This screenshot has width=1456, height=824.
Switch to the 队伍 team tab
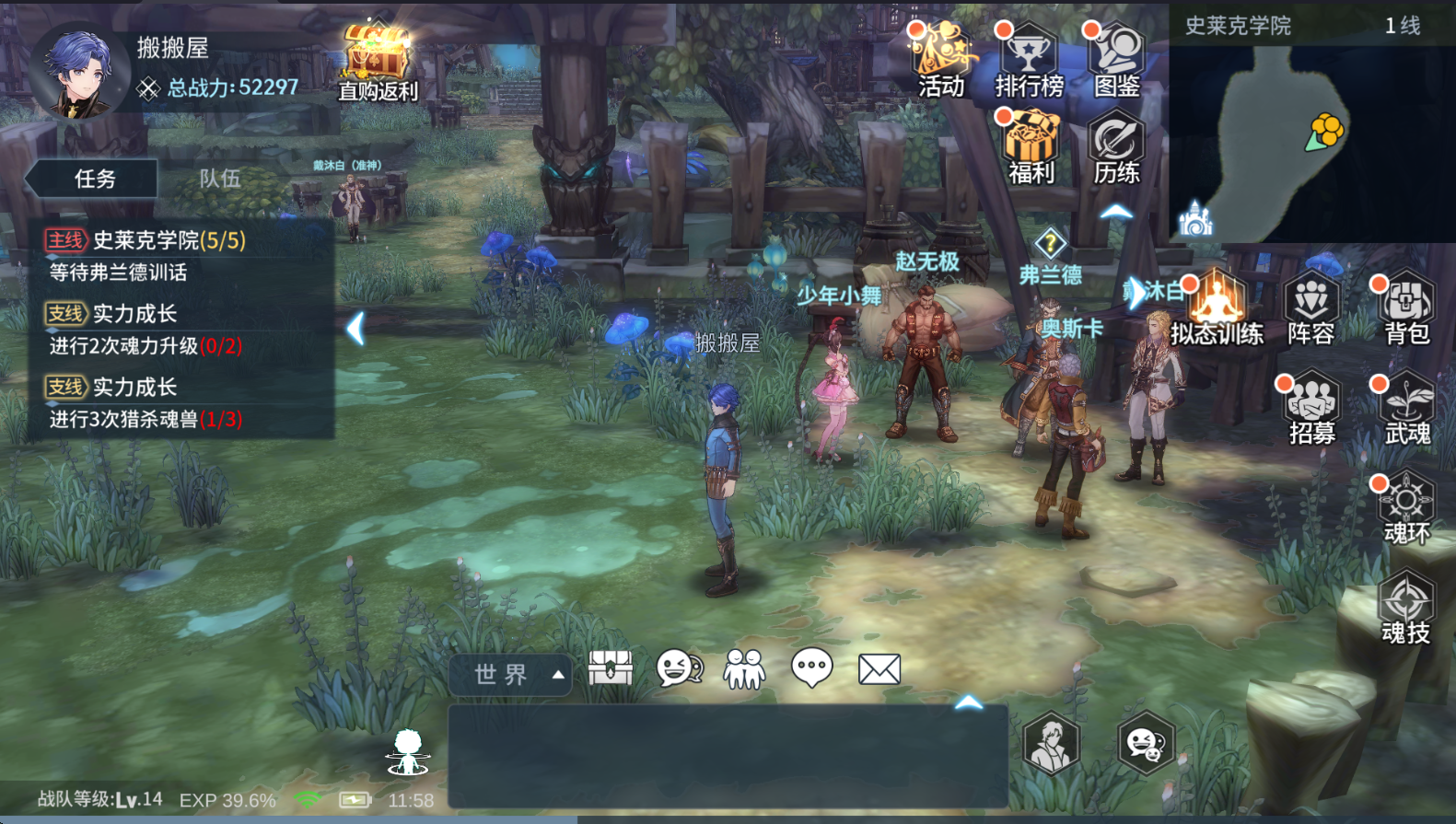[220, 179]
